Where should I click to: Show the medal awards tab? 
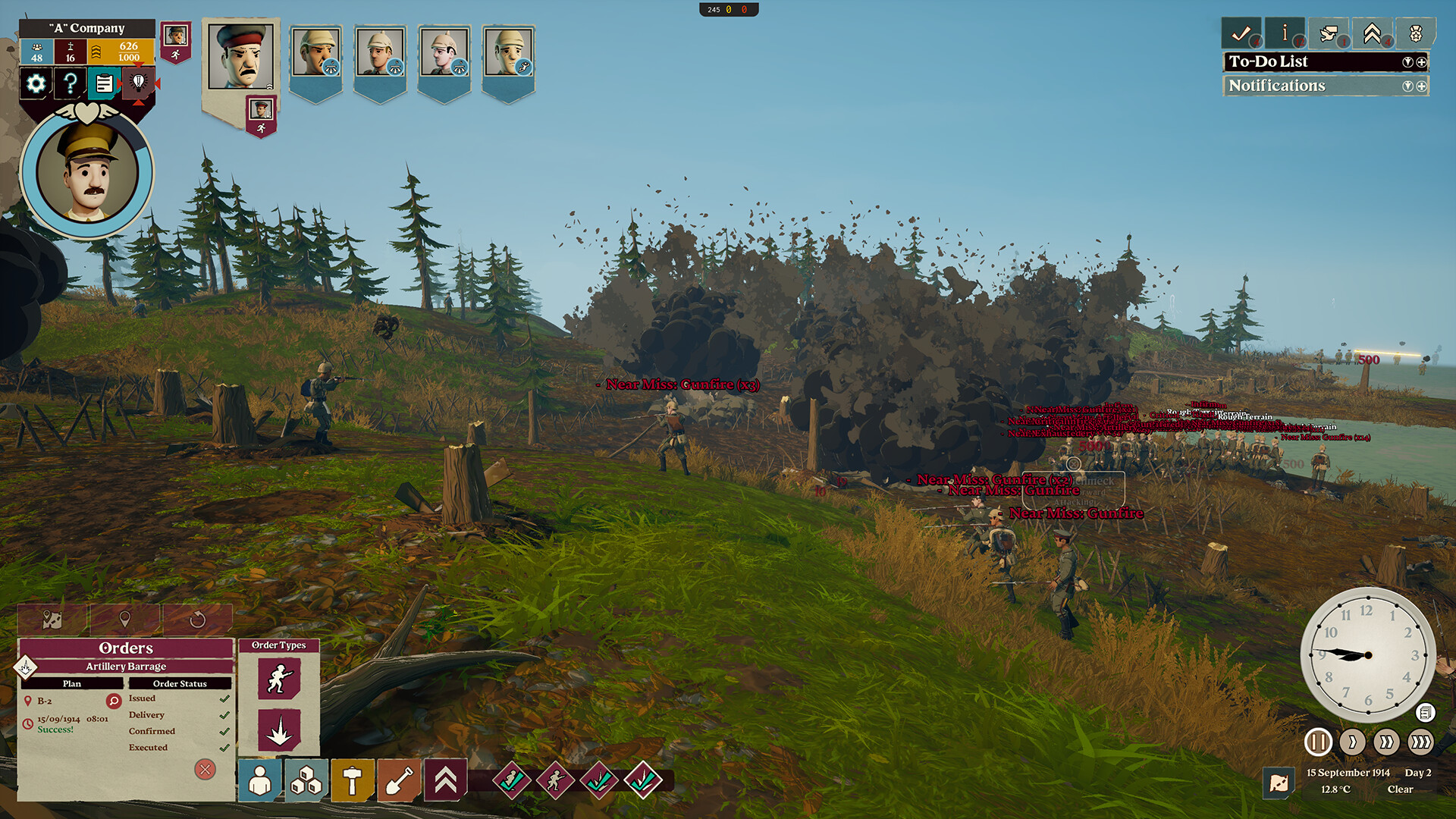click(x=1415, y=33)
